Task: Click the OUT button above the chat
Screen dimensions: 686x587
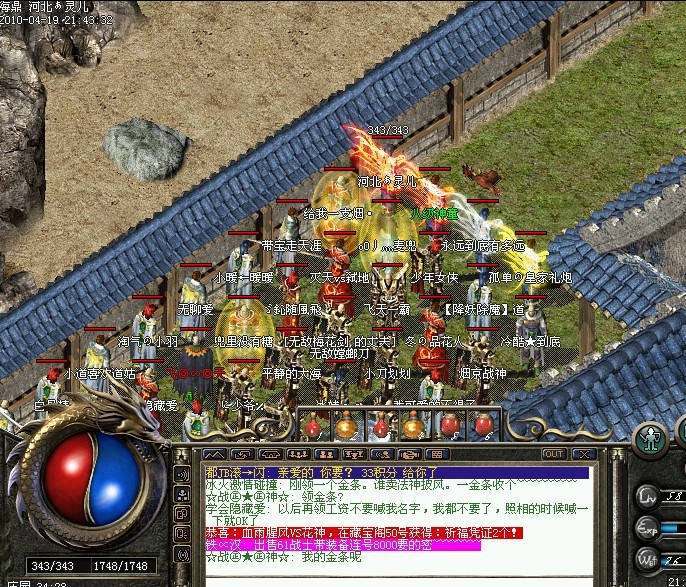Action: point(553,454)
